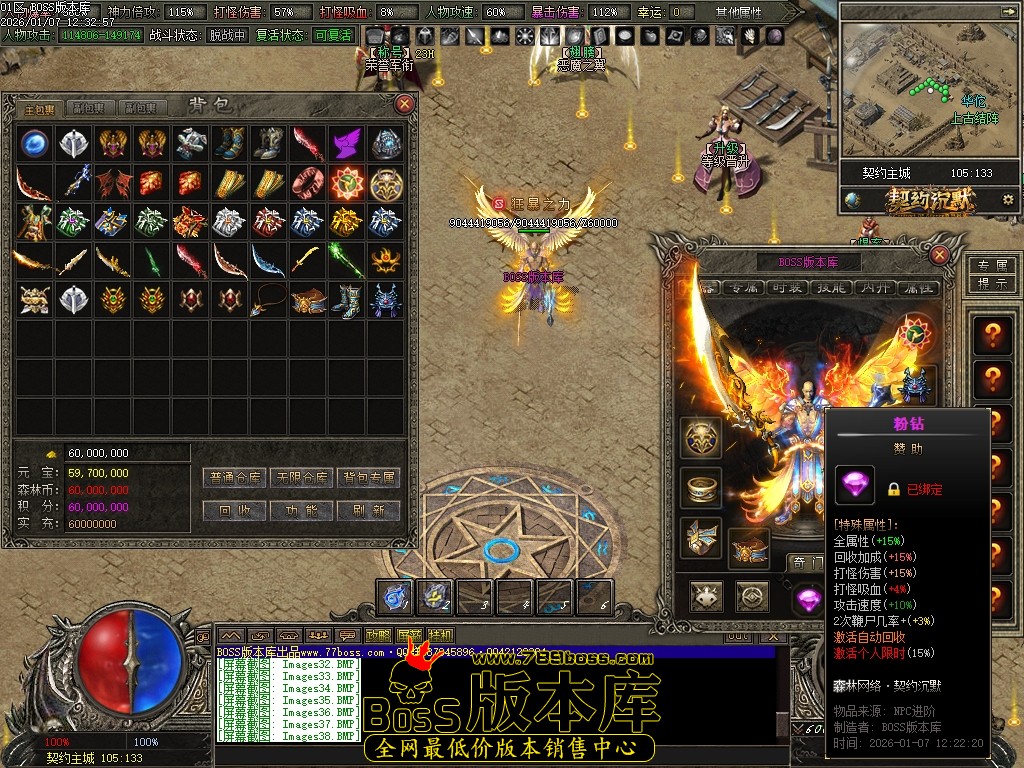Viewport: 1024px width, 768px height.
Task: Select the purple winged boot item
Action: pyautogui.click(x=346, y=143)
